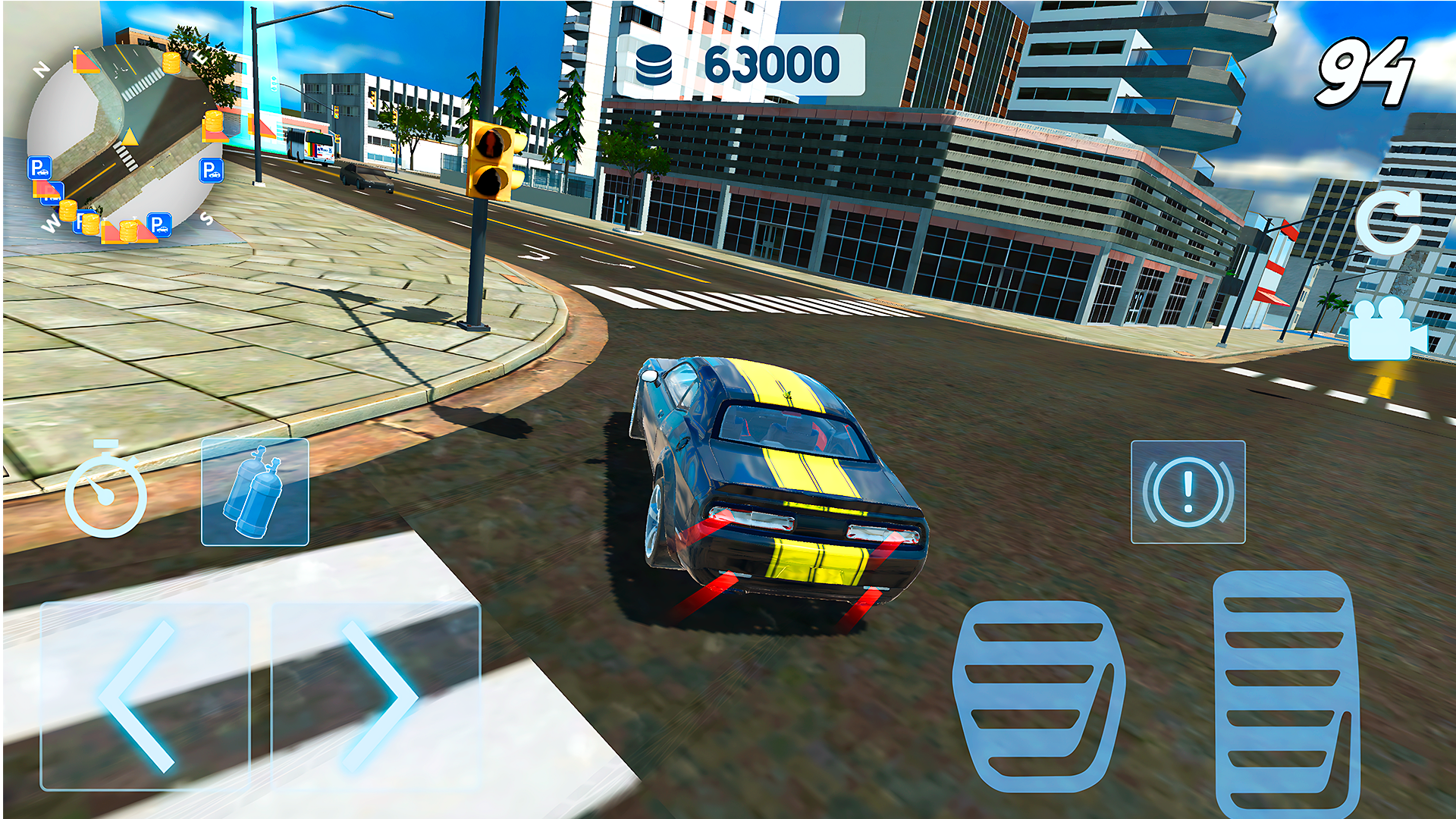The image size is (1456, 819).
Task: Tap the score counter showing 94
Action: (x=1367, y=68)
